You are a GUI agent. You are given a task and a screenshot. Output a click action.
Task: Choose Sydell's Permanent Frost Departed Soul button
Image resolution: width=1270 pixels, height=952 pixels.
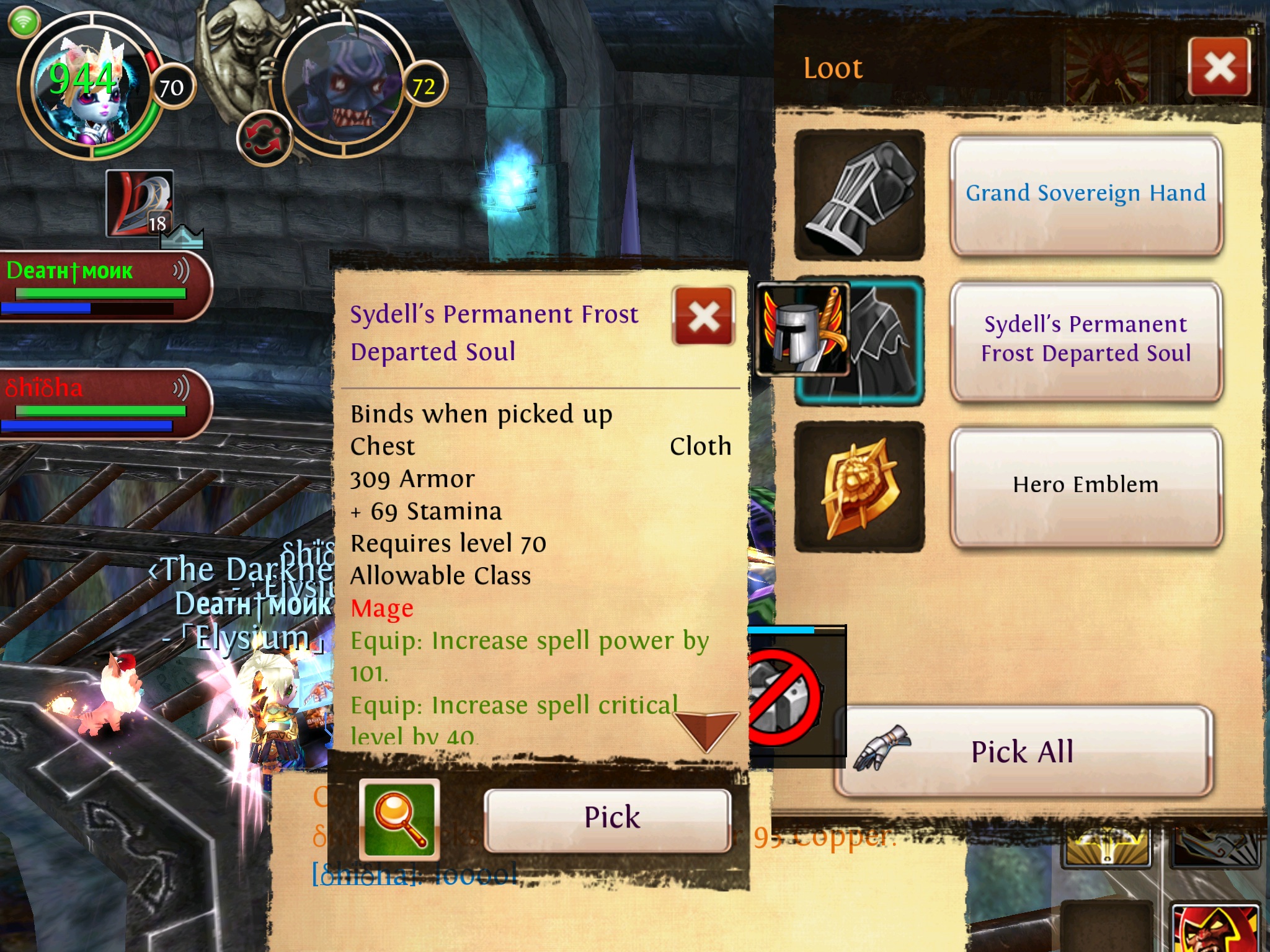coord(1085,339)
